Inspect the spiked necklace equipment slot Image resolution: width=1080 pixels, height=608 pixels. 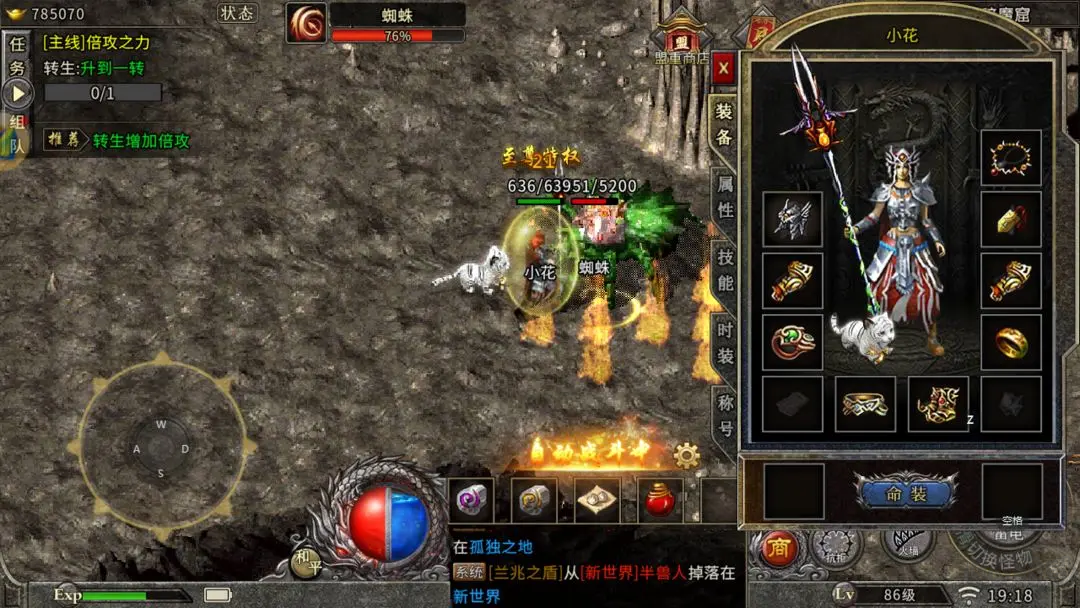pyautogui.click(x=1010, y=158)
